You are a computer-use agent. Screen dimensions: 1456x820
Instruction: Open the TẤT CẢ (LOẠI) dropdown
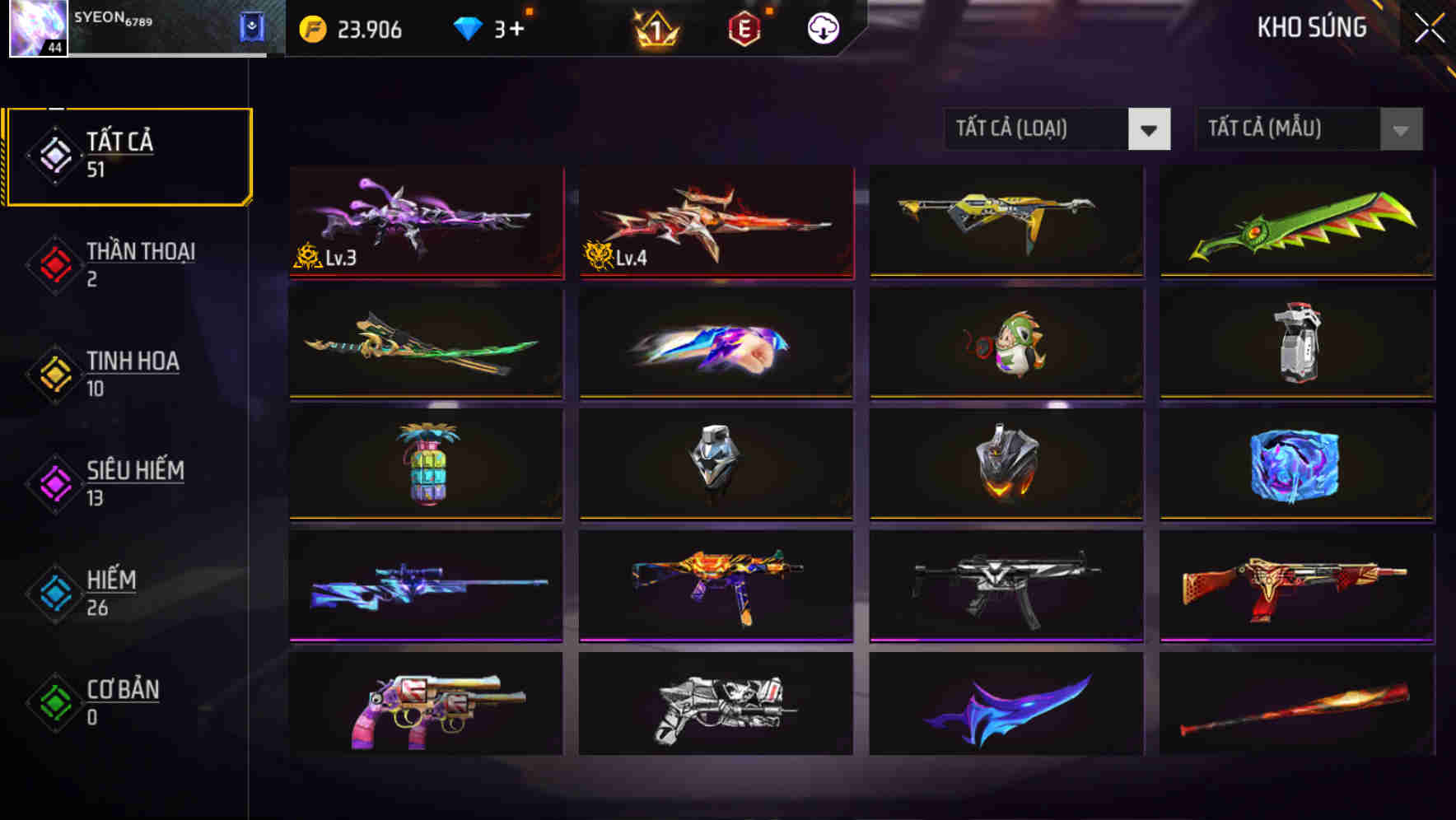pyautogui.click(x=1057, y=129)
